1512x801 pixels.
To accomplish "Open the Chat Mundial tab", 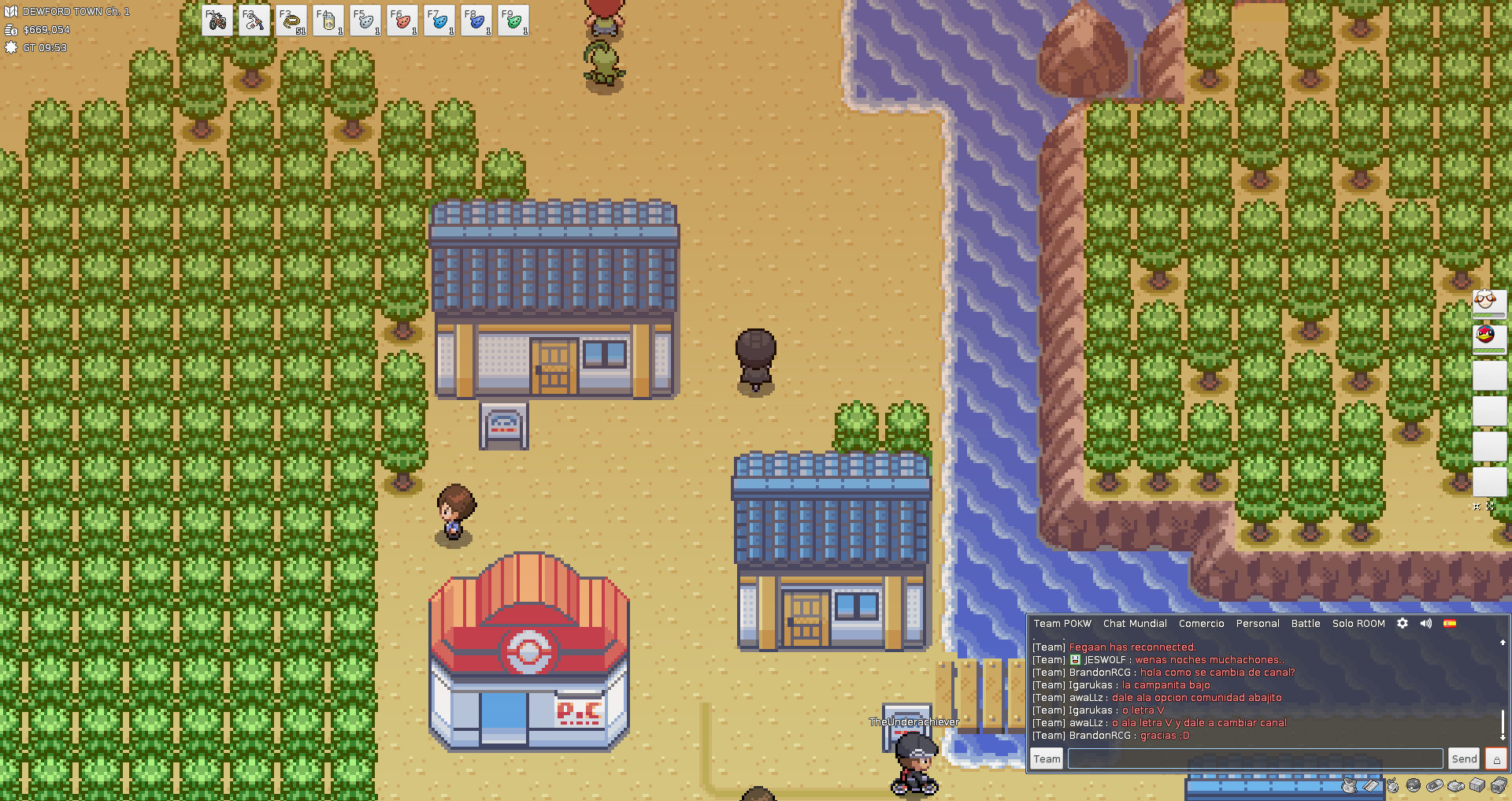I will (x=1135, y=624).
